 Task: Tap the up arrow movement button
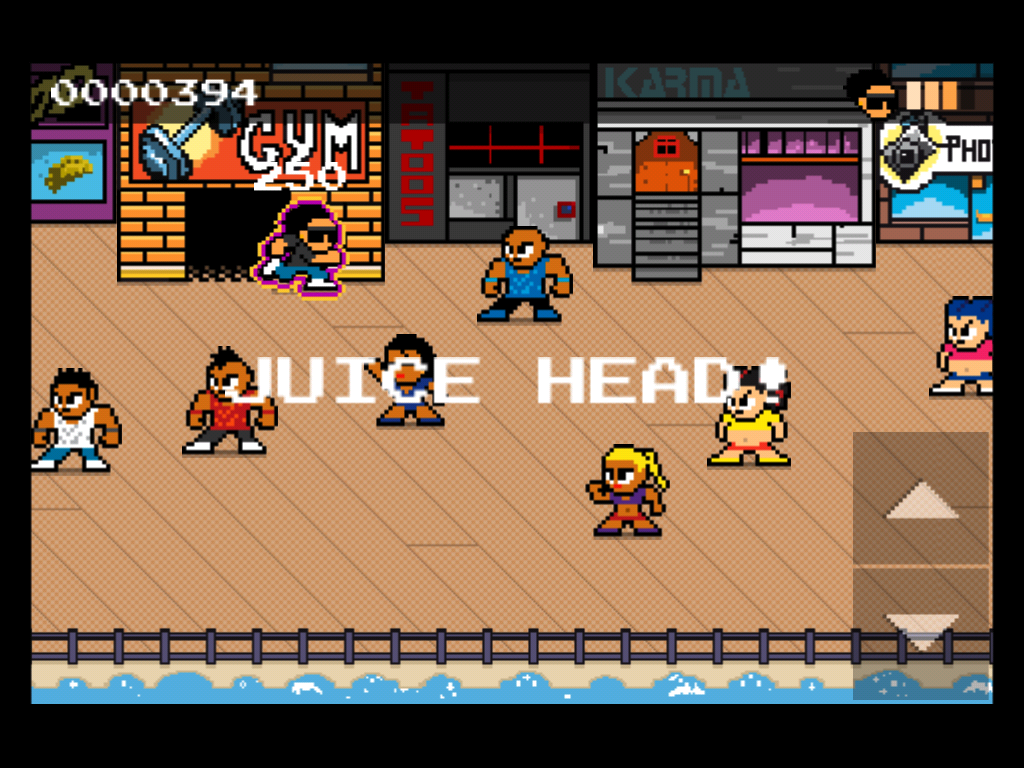[x=921, y=499]
